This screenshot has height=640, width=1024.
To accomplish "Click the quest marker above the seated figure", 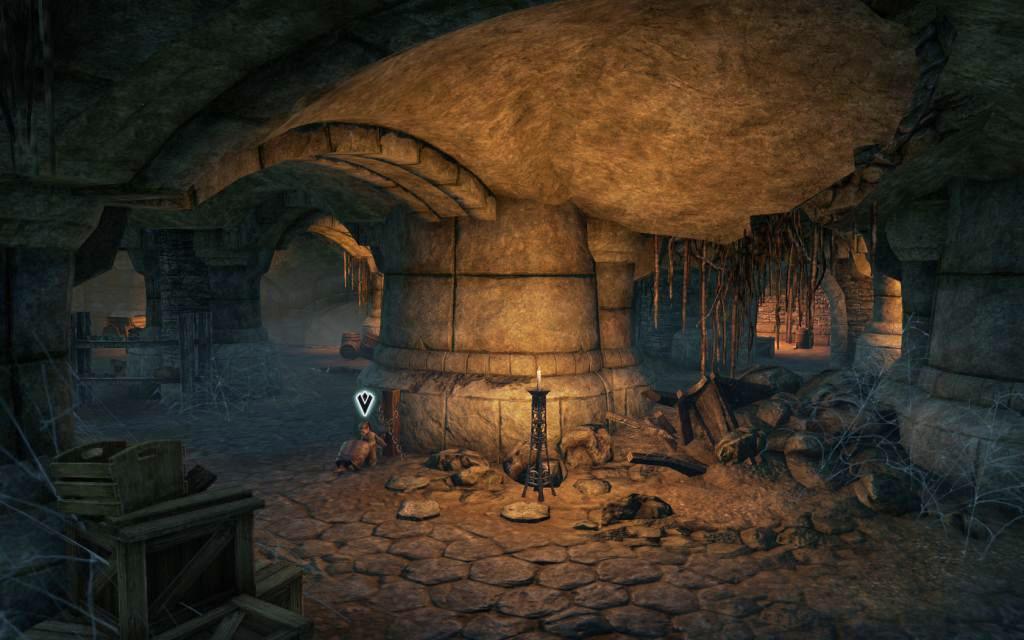I will [x=365, y=403].
